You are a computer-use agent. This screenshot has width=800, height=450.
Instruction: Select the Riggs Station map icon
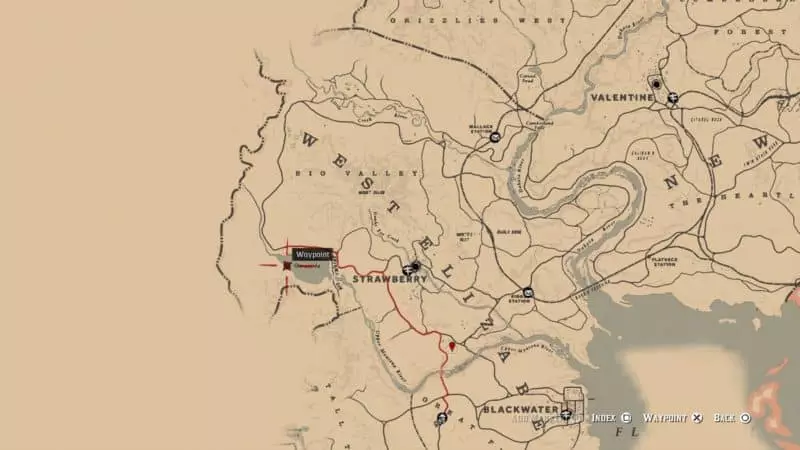pyautogui.click(x=527, y=293)
